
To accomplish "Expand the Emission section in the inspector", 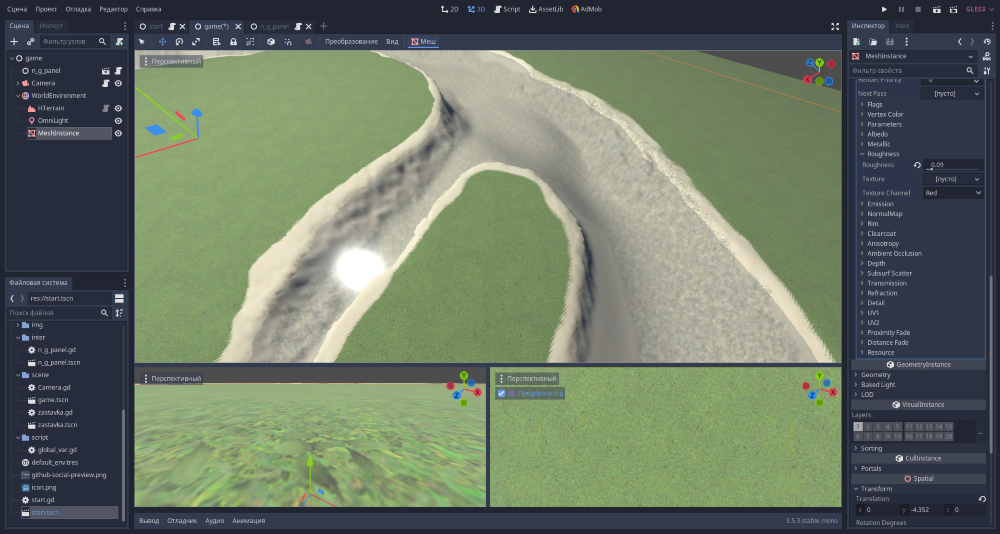I will pos(880,204).
